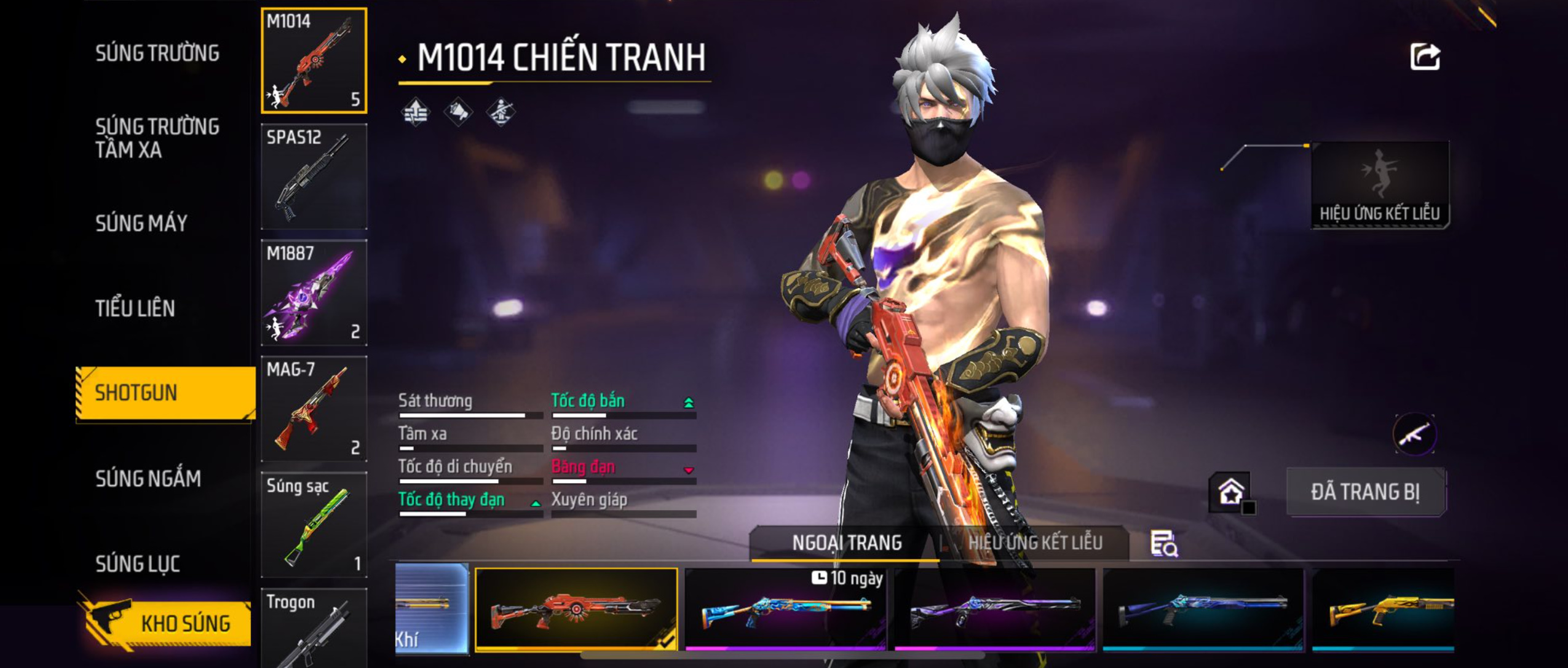1568x668 pixels.
Task: Open the Hiệu Ứng Kết Liễu panel
Action: click(x=1379, y=184)
